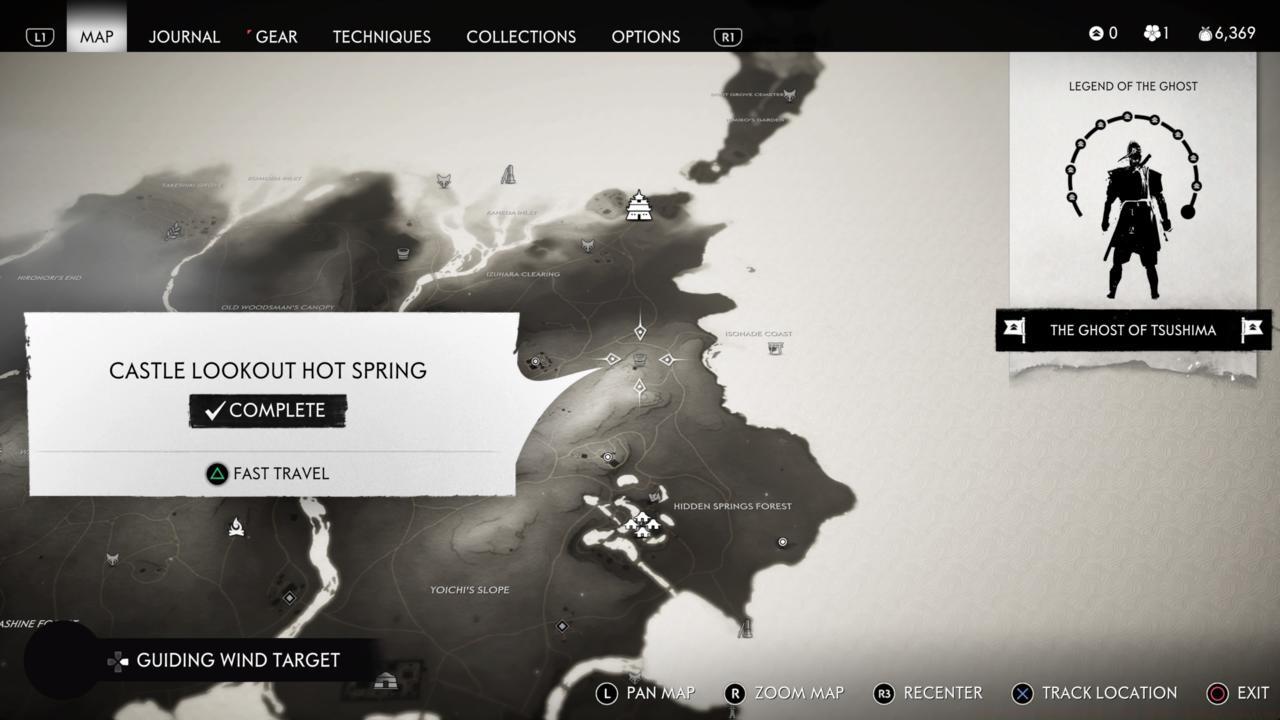The image size is (1280, 720).
Task: Select the active Map tab
Action: pyautogui.click(x=97, y=37)
